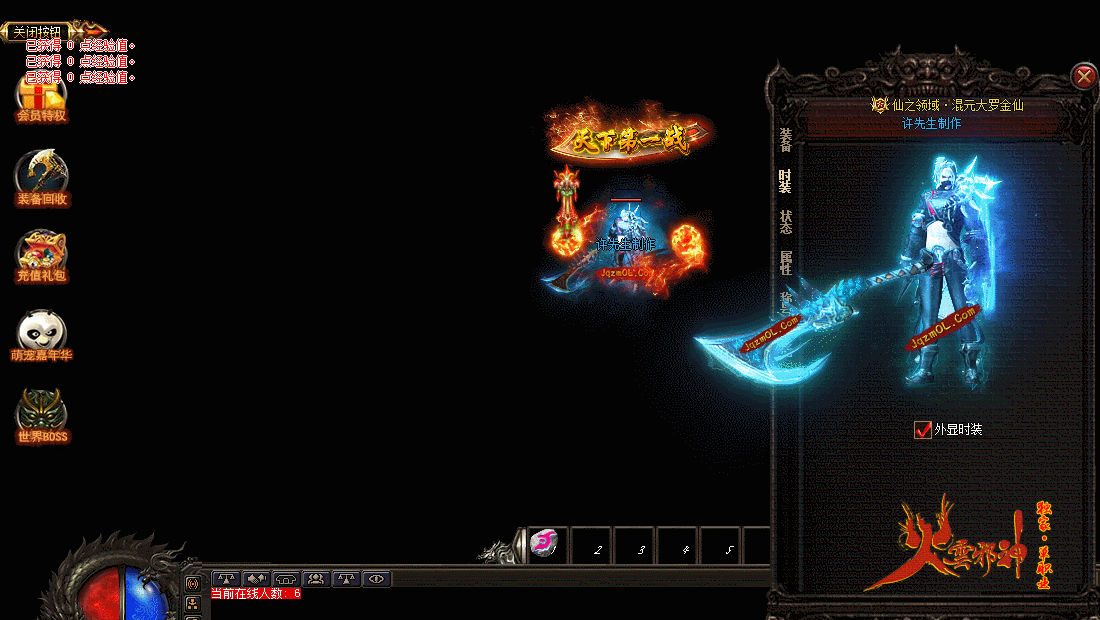Image resolution: width=1100 pixels, height=620 pixels.
Task: Click the handshake icon chat button
Action: click(256, 578)
